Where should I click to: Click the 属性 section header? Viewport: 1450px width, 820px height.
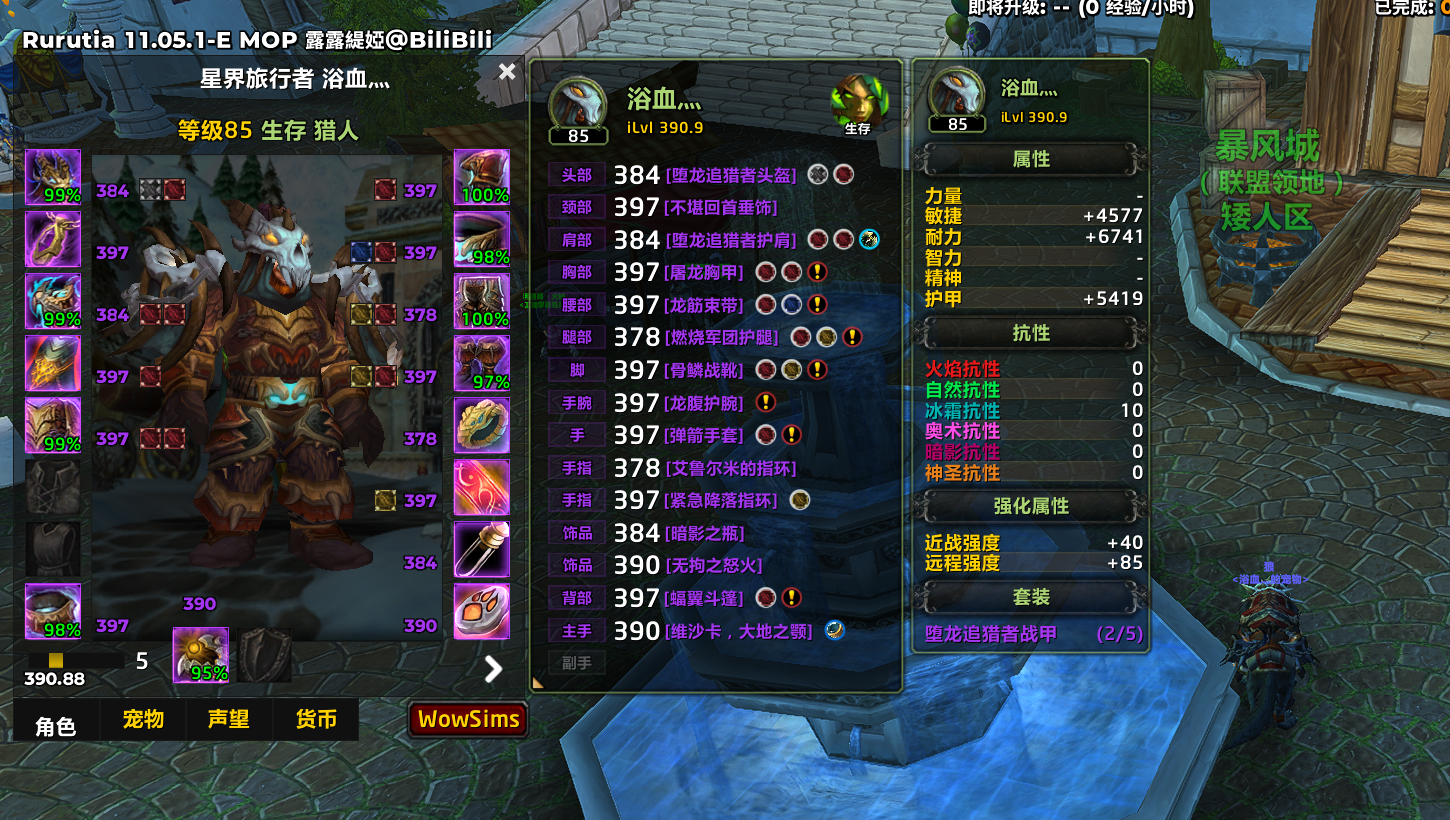click(1031, 159)
